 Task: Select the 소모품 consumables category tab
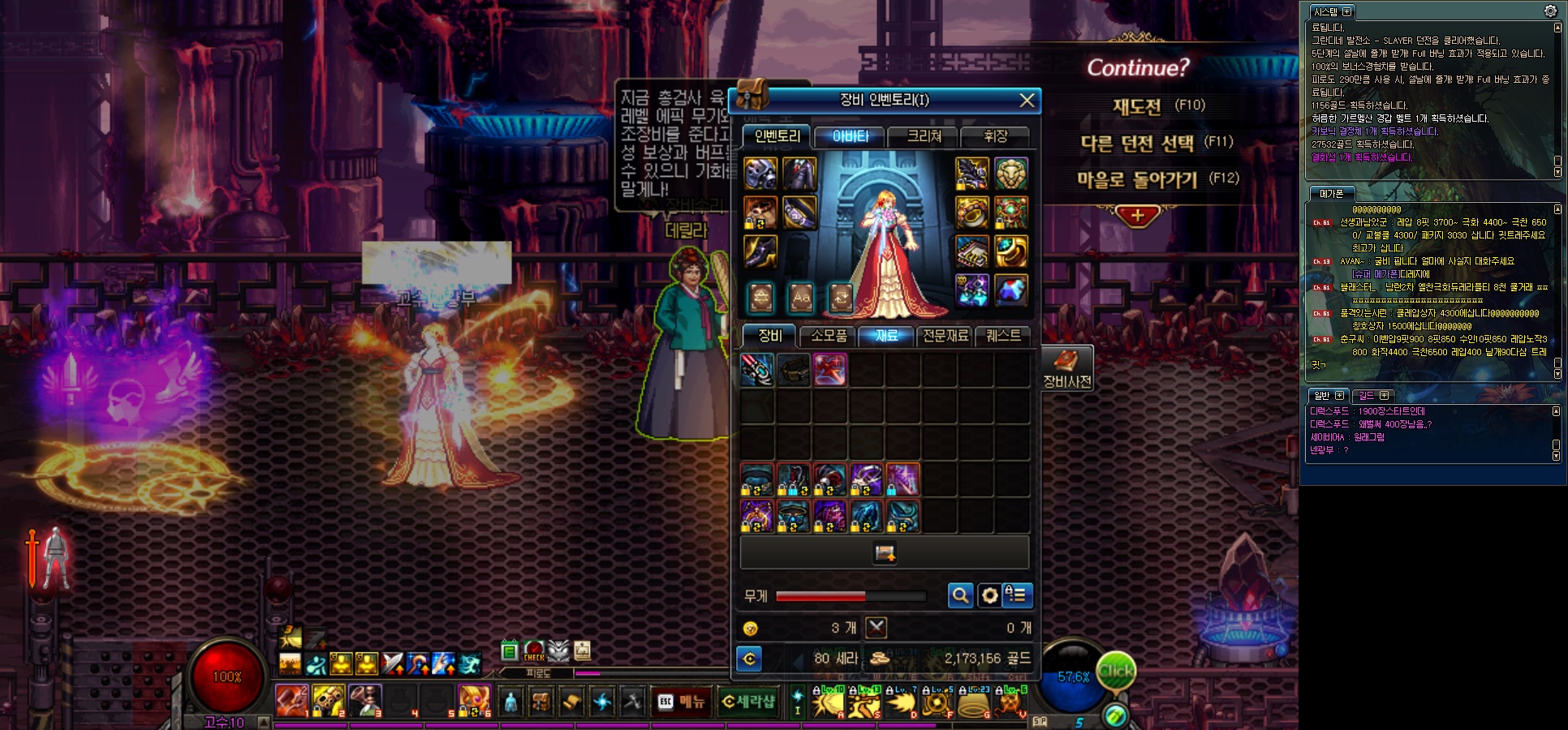point(828,336)
